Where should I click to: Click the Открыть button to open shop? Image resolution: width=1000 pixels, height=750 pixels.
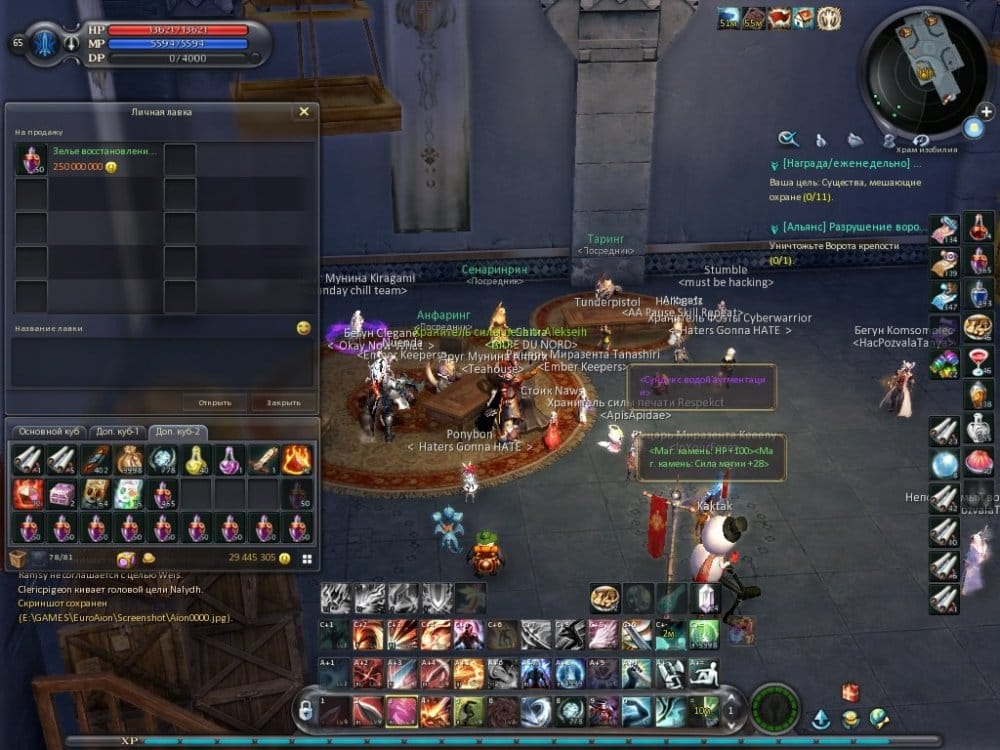(x=214, y=403)
